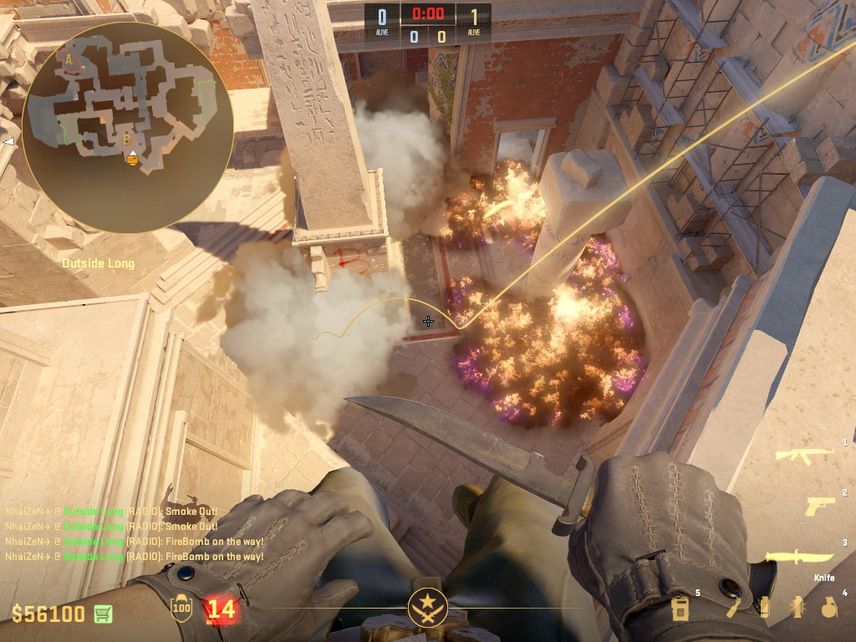Choose the HE grenade icon
Viewport: 856px width, 642px height.
[x=828, y=606]
